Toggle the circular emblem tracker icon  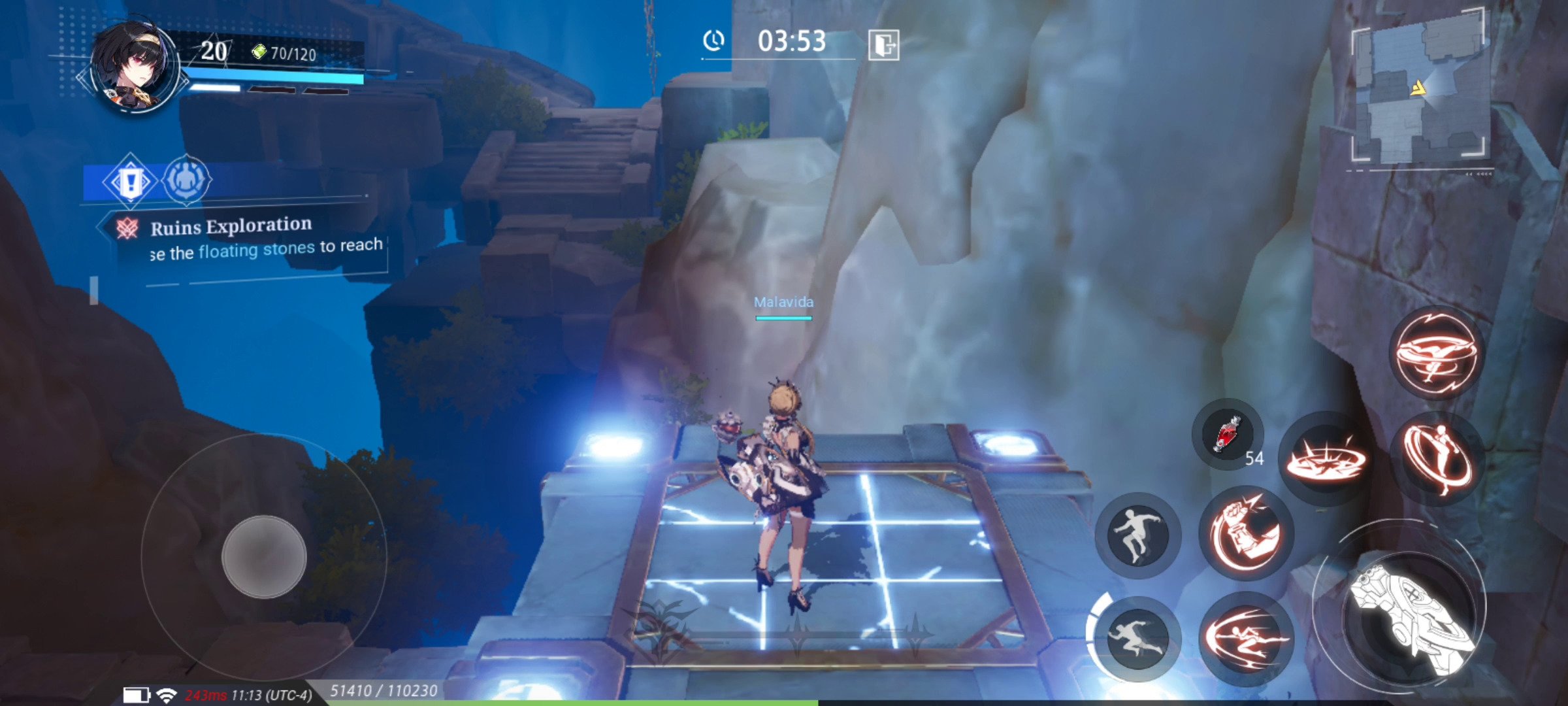tap(189, 180)
